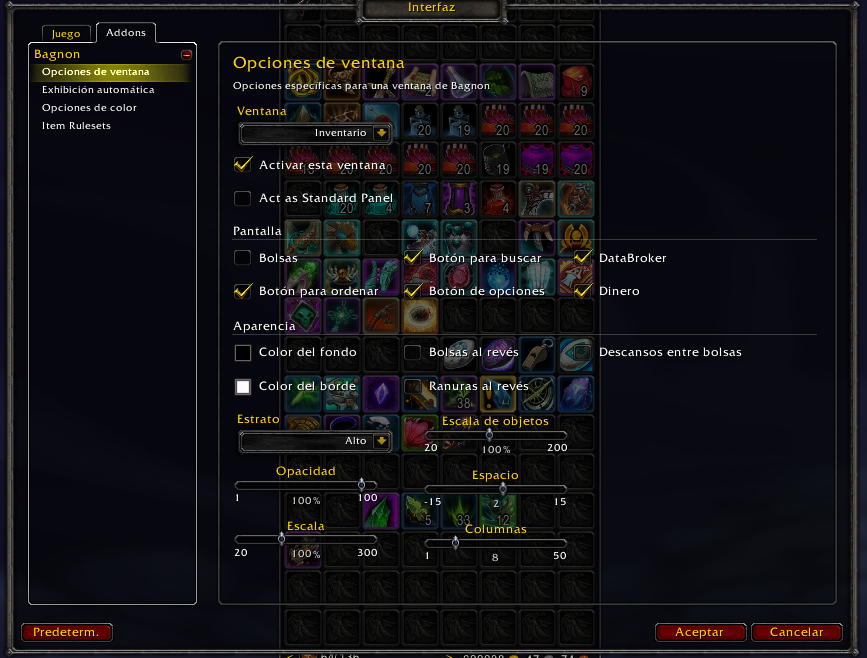Open Exhibición automática options
Screen dimensions: 867x658
coord(98,90)
